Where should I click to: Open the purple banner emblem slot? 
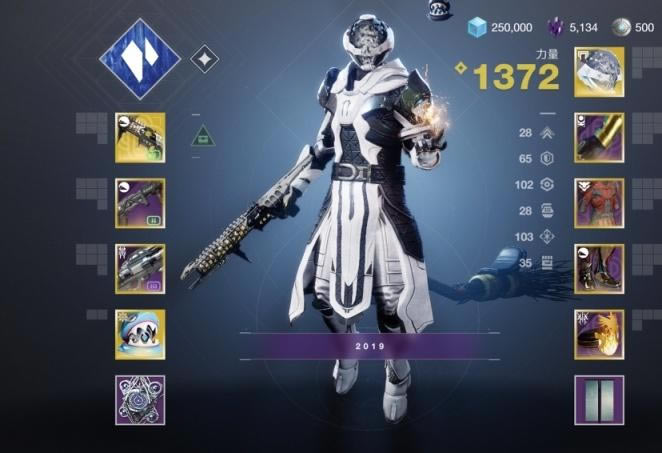pos(599,400)
